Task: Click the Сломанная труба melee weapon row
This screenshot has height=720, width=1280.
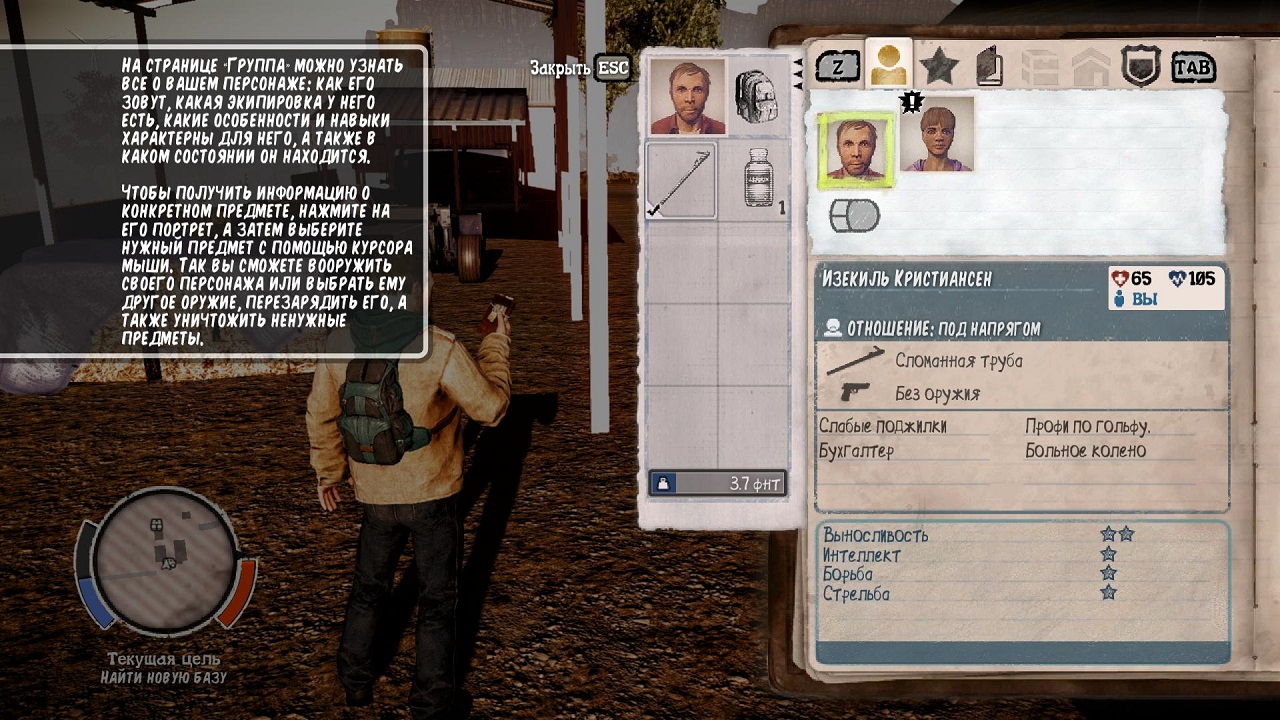Action: [958, 361]
